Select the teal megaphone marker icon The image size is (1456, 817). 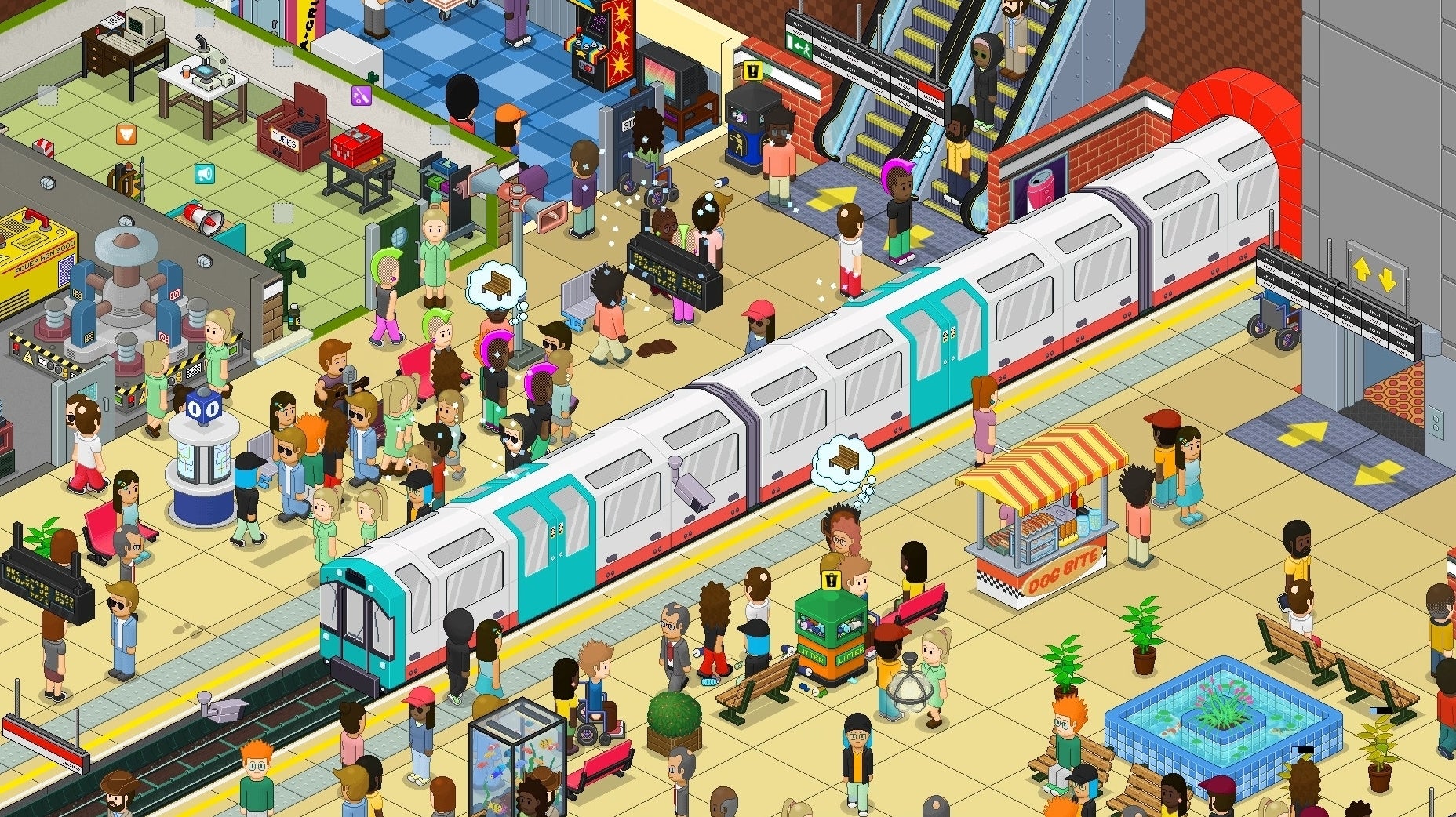click(x=204, y=173)
